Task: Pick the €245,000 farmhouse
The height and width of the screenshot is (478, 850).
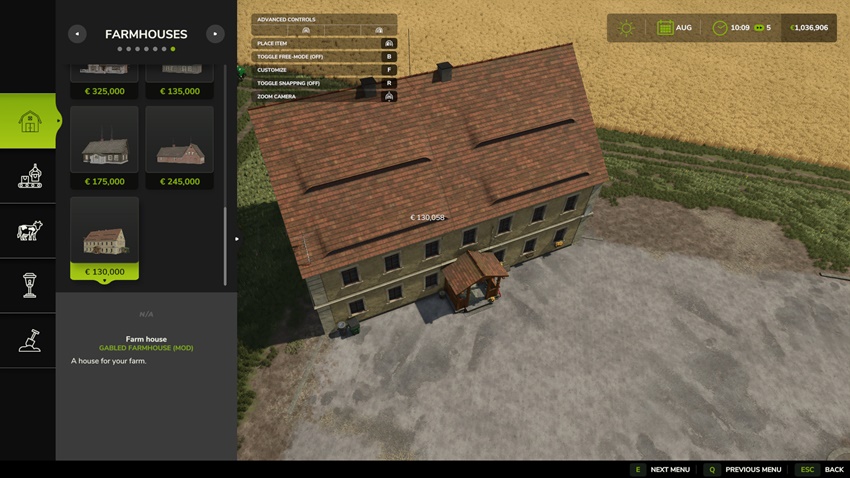Action: pyautogui.click(x=180, y=148)
